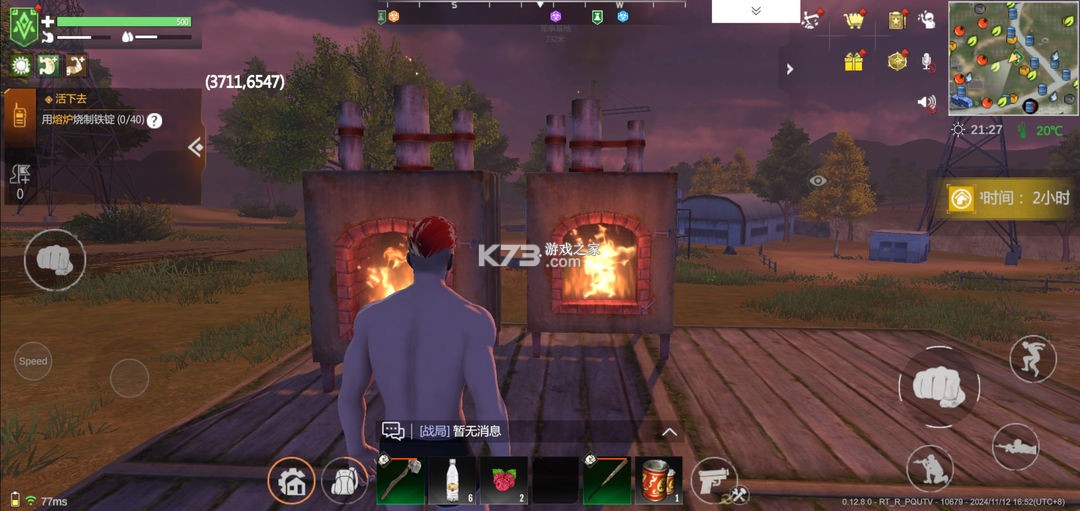The height and width of the screenshot is (511, 1080).
Task: Select the raspberries hotbar slot
Action: (504, 480)
